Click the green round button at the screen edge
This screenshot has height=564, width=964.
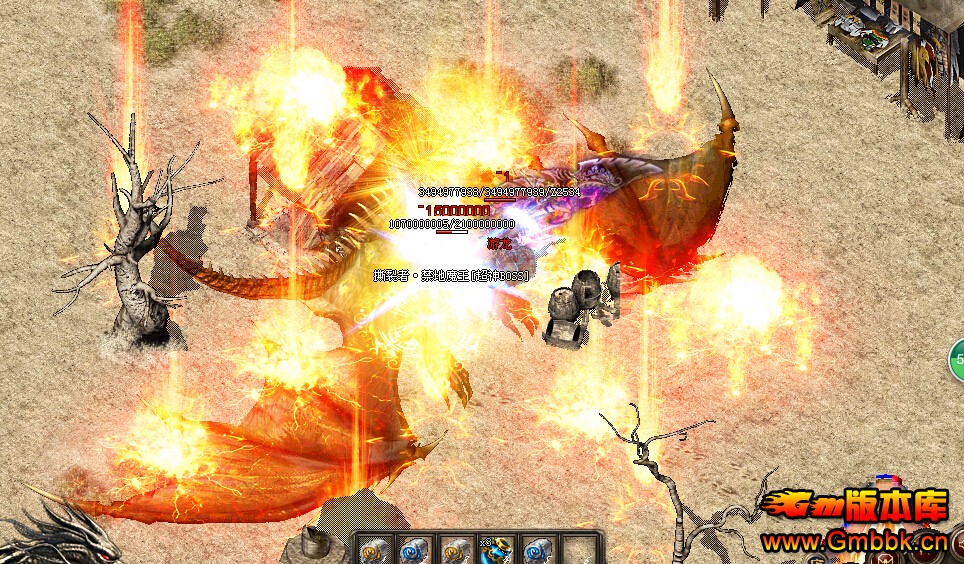coord(957,358)
